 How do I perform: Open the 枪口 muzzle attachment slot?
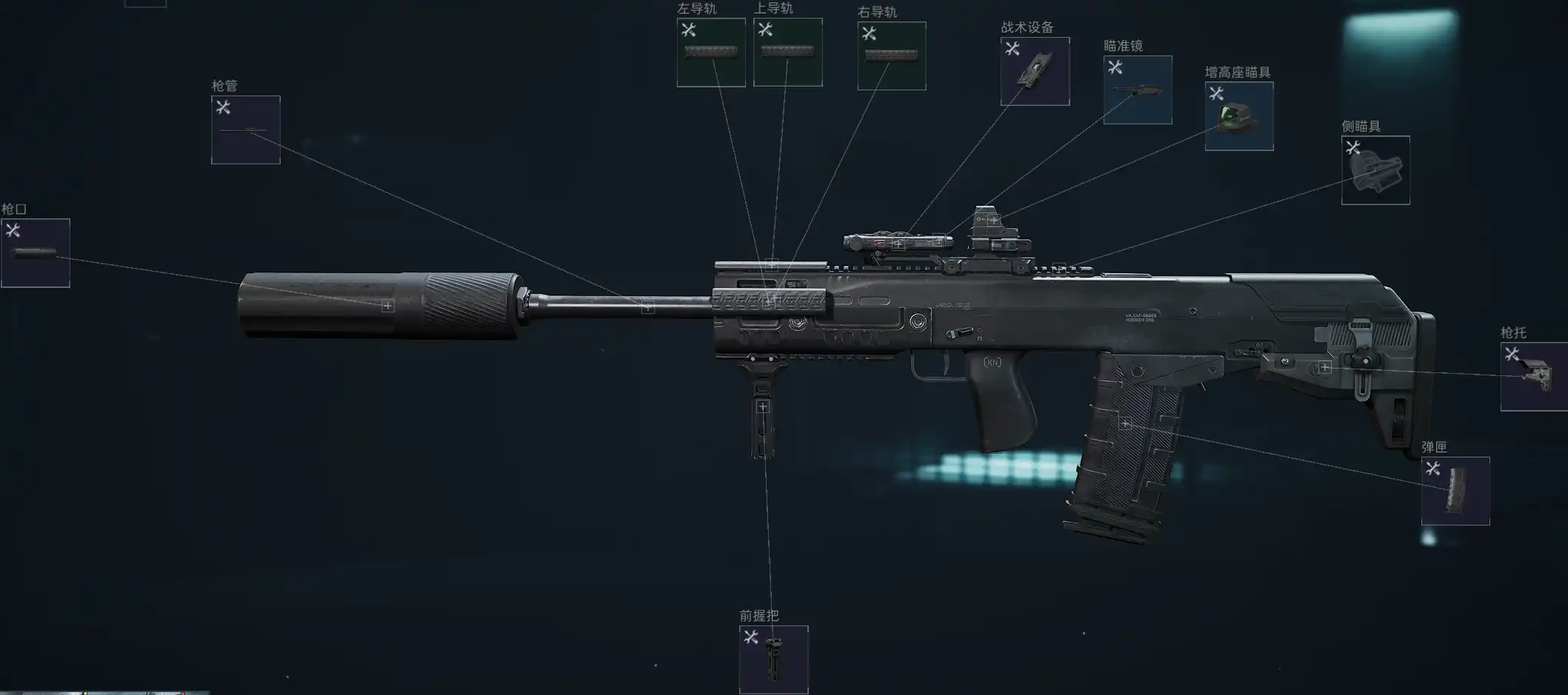coord(36,253)
